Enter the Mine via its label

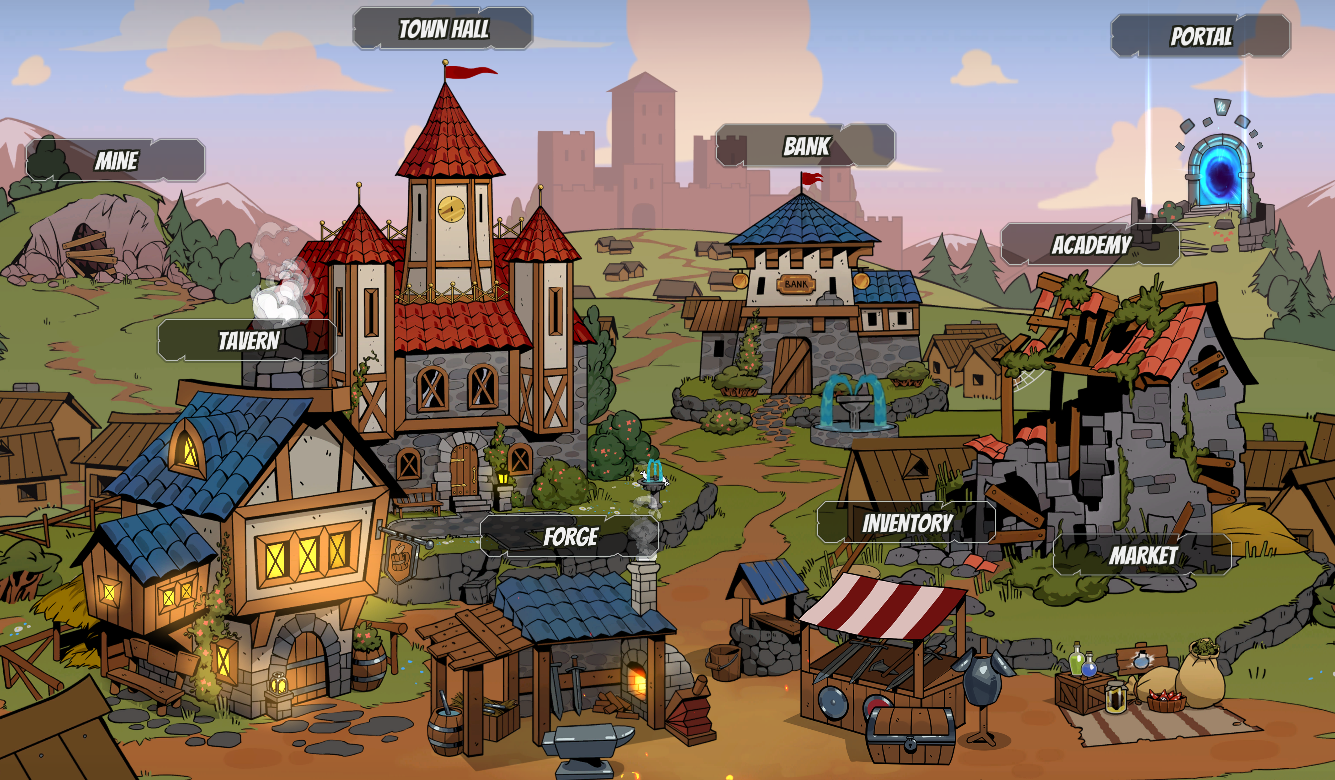[x=116, y=161]
